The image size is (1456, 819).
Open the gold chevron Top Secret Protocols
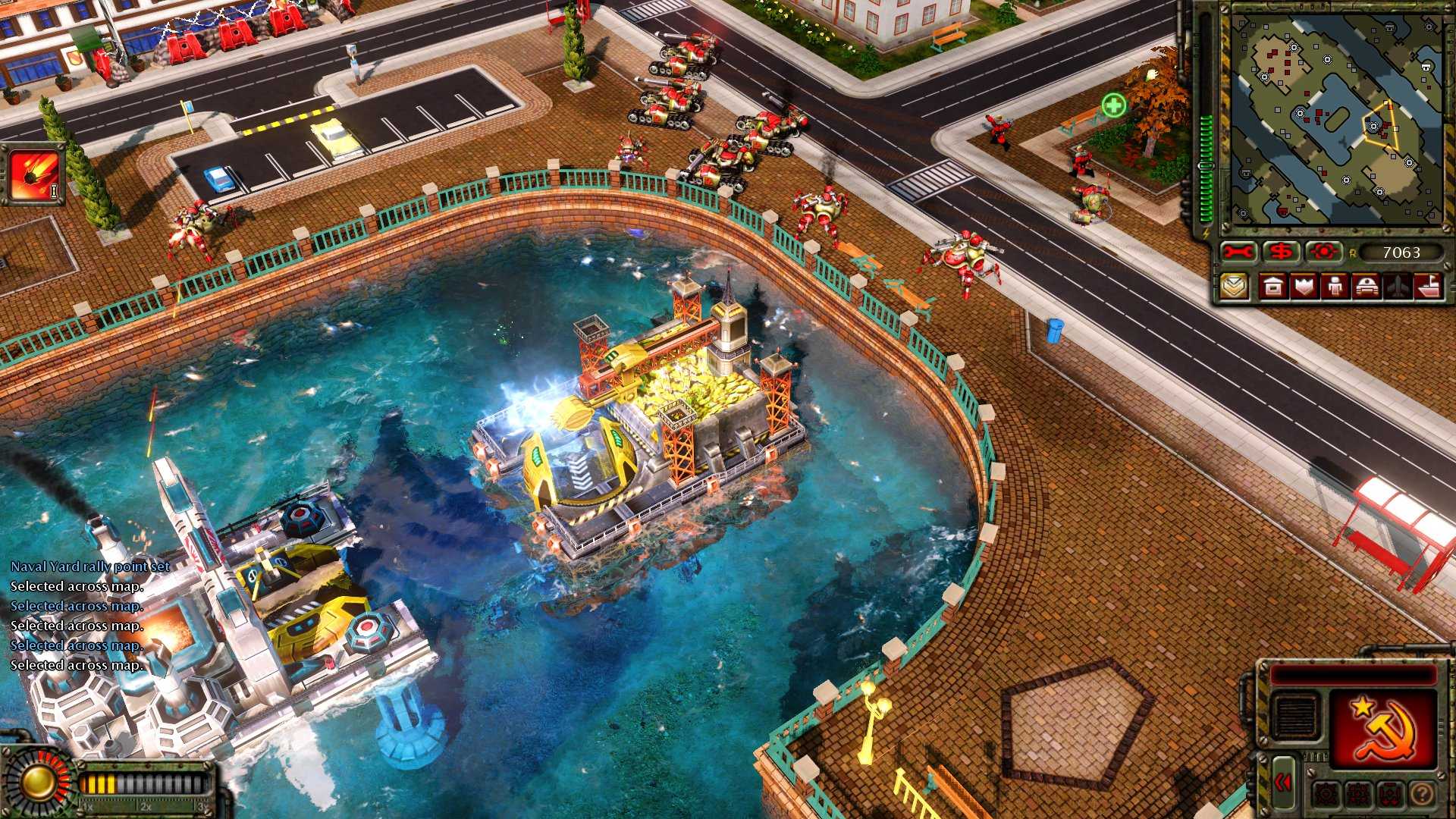pos(1234,287)
